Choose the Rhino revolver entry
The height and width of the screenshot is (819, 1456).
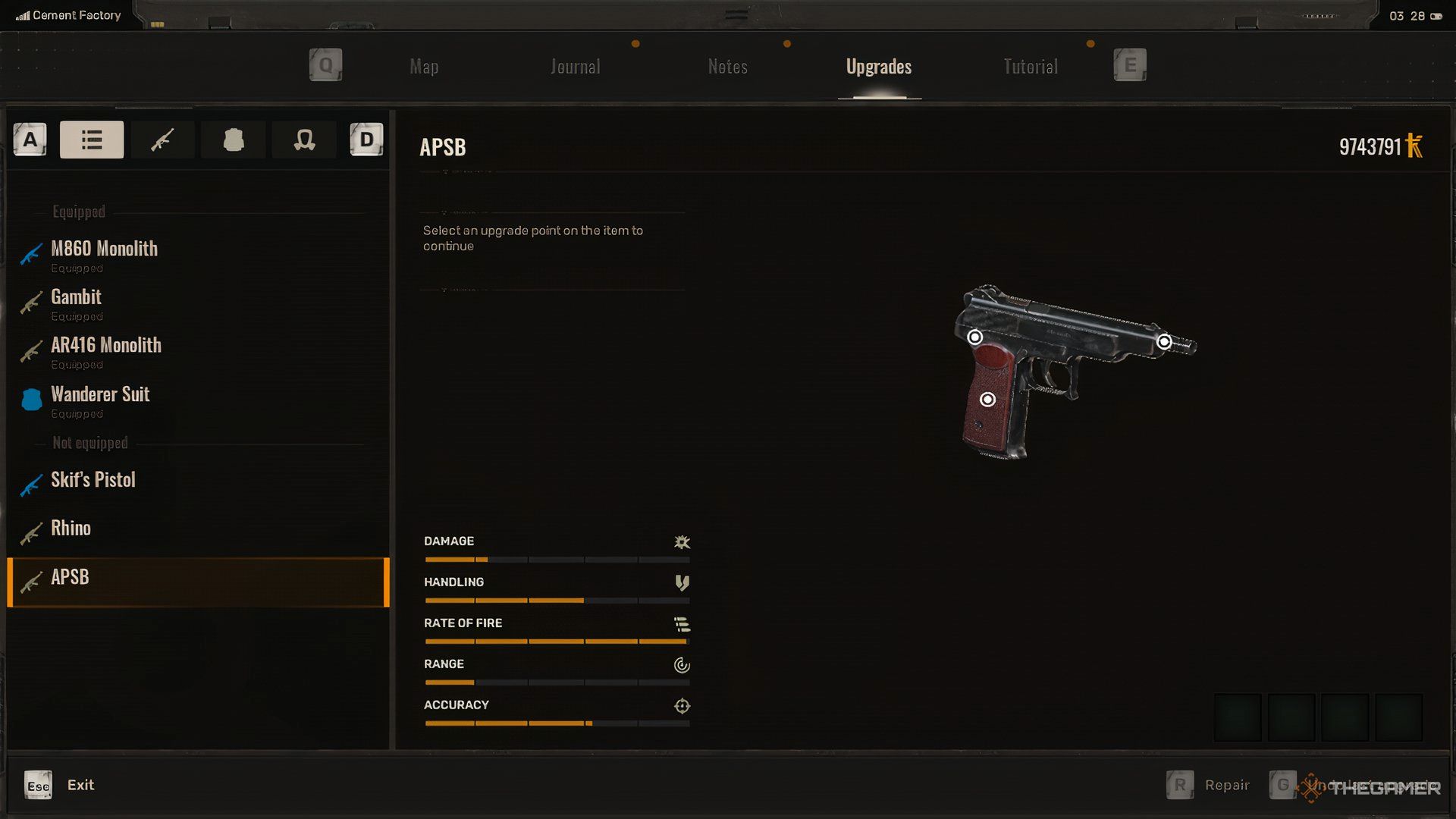pos(71,529)
